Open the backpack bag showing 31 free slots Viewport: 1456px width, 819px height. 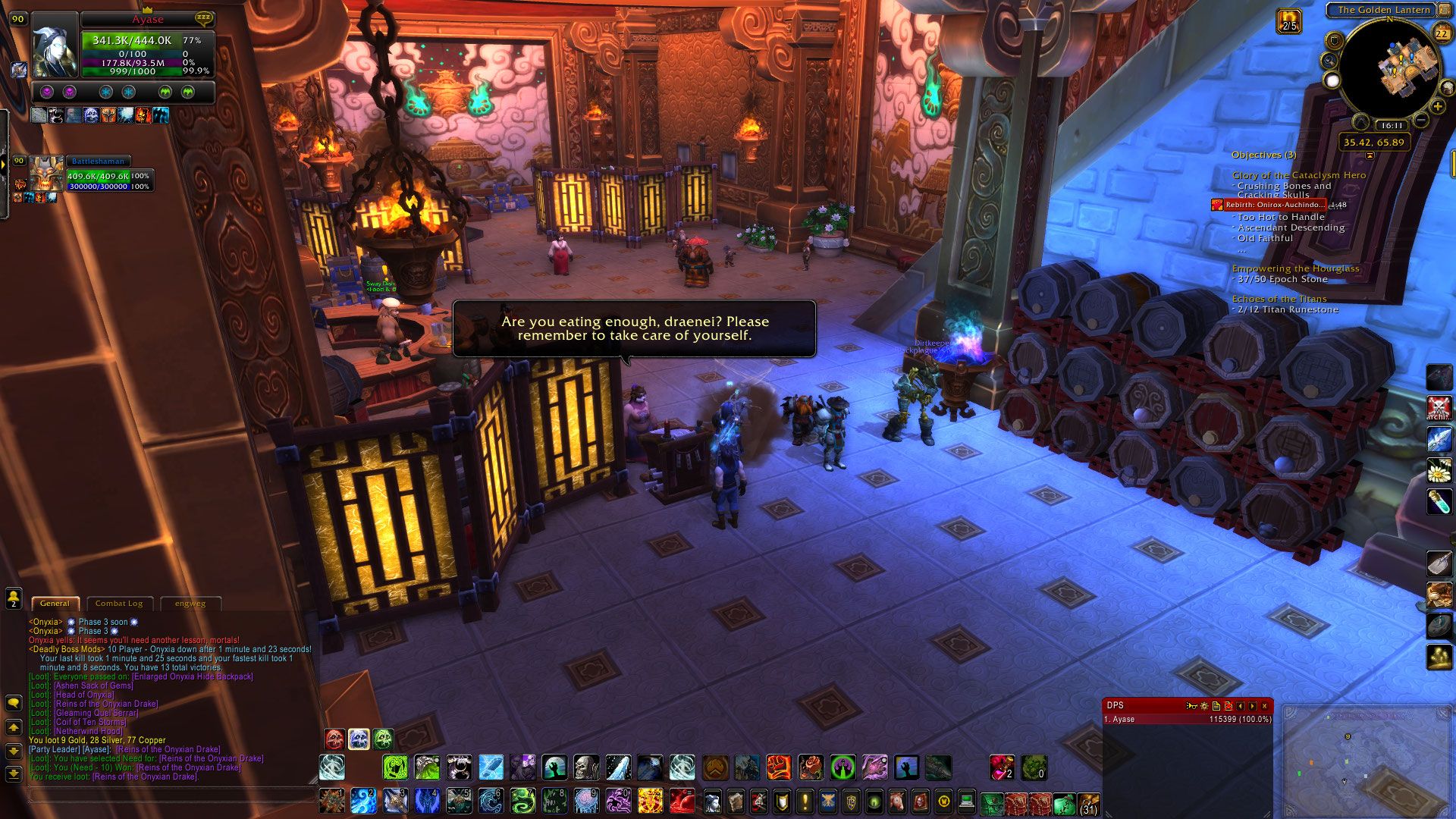click(x=1088, y=802)
